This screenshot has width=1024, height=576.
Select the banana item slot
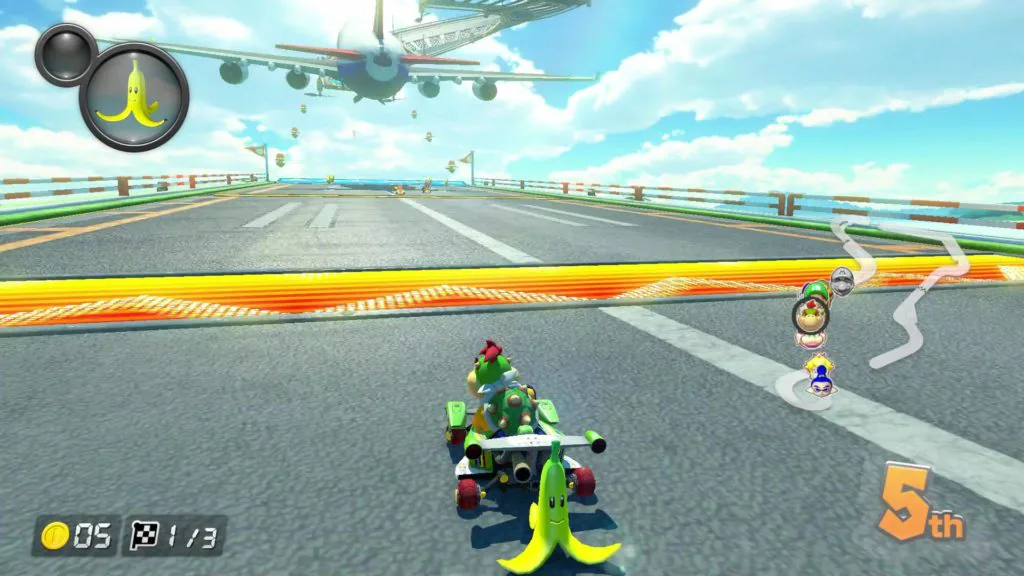point(134,96)
